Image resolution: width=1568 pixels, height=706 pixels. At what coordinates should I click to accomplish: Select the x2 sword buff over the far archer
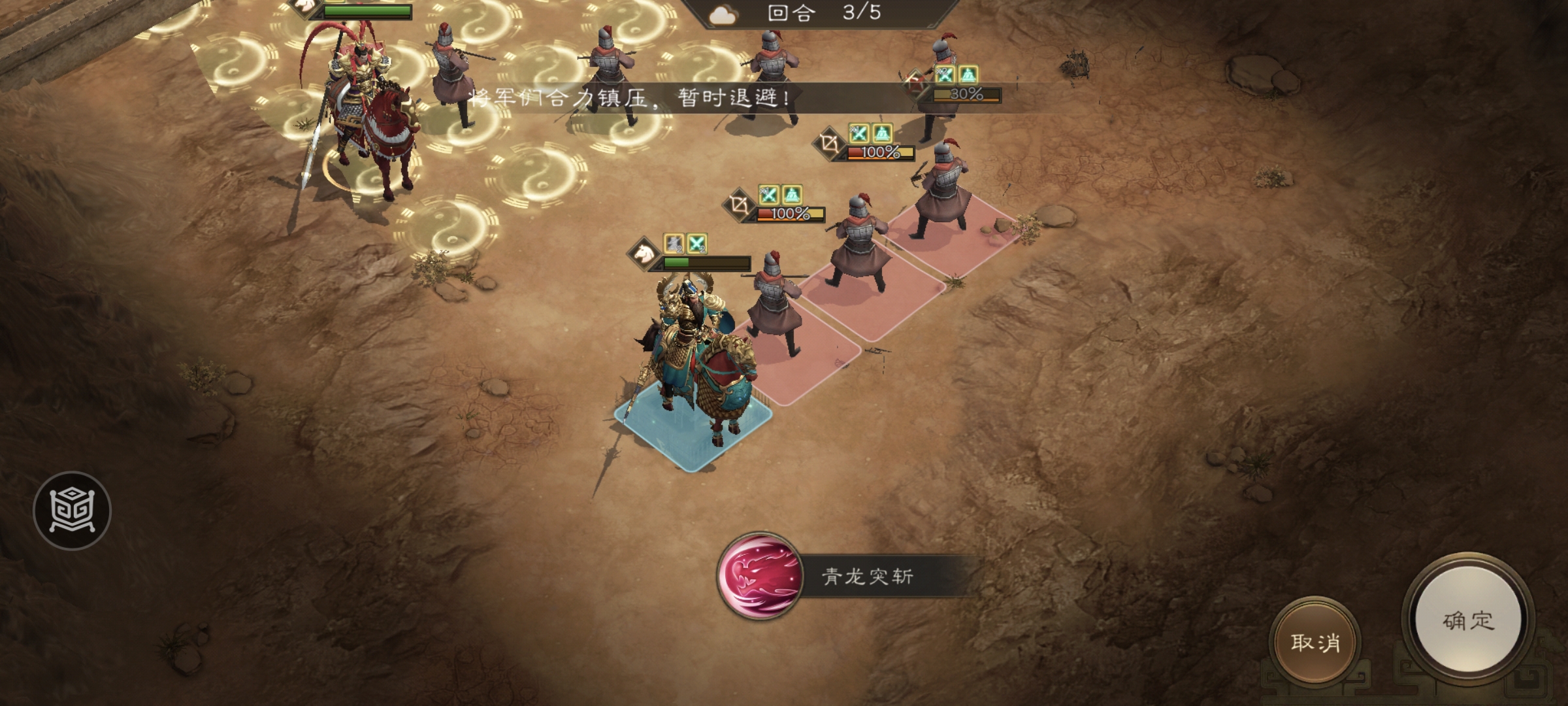(x=945, y=75)
